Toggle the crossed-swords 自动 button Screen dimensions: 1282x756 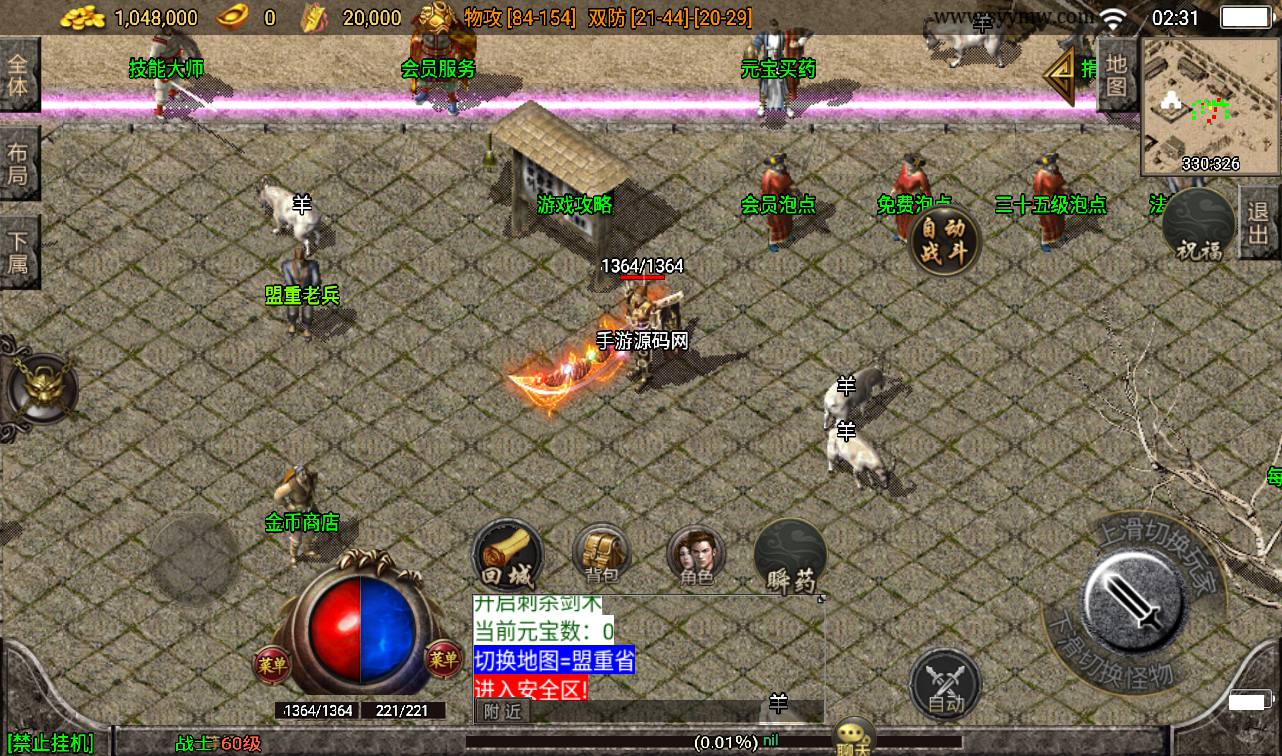[945, 685]
